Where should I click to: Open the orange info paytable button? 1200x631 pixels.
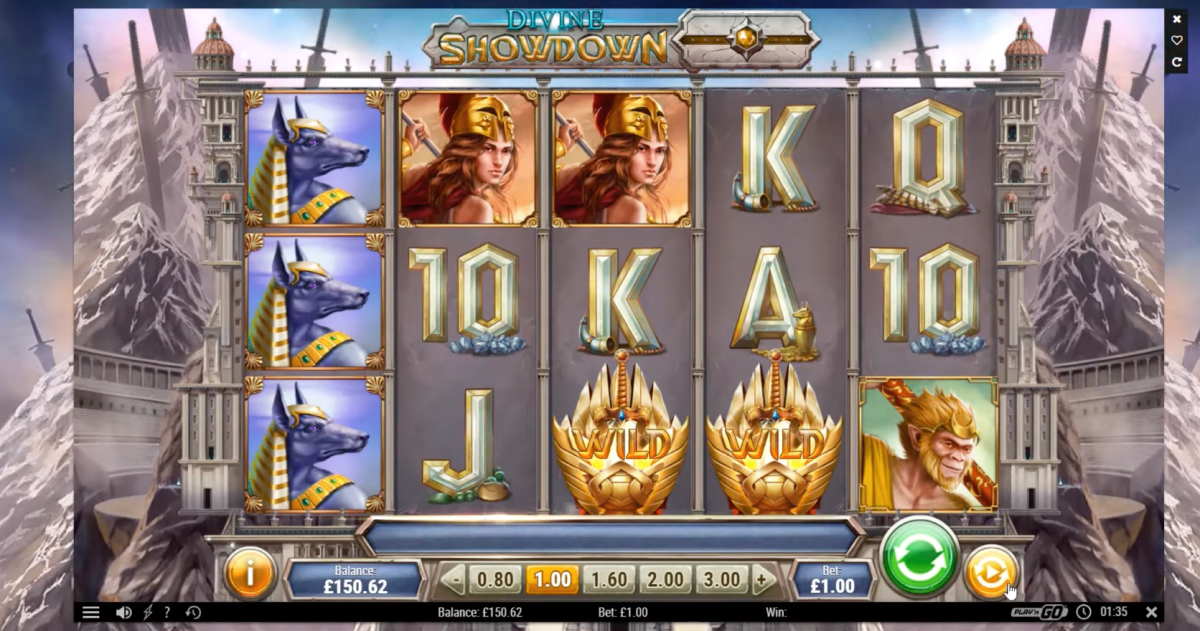click(x=249, y=573)
